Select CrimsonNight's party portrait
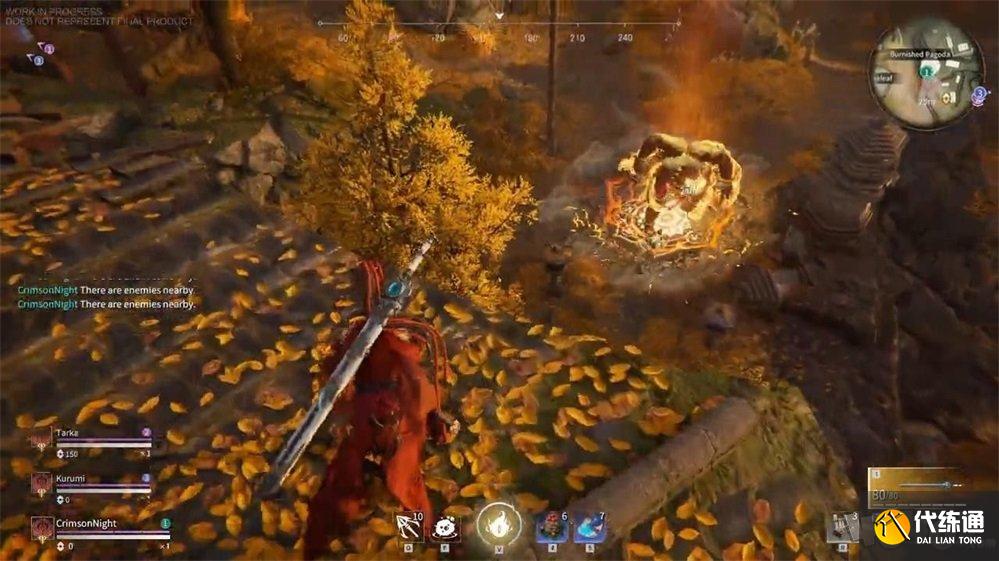 click(x=42, y=527)
